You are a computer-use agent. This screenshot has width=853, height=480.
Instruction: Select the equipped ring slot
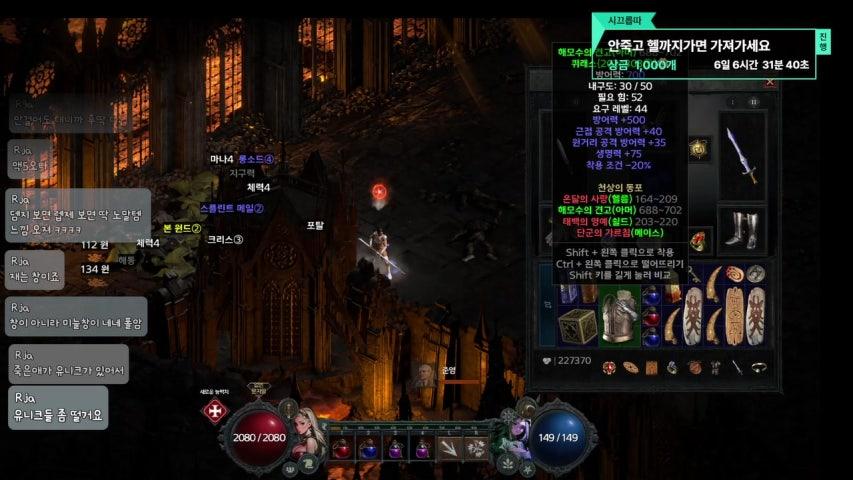point(697,241)
